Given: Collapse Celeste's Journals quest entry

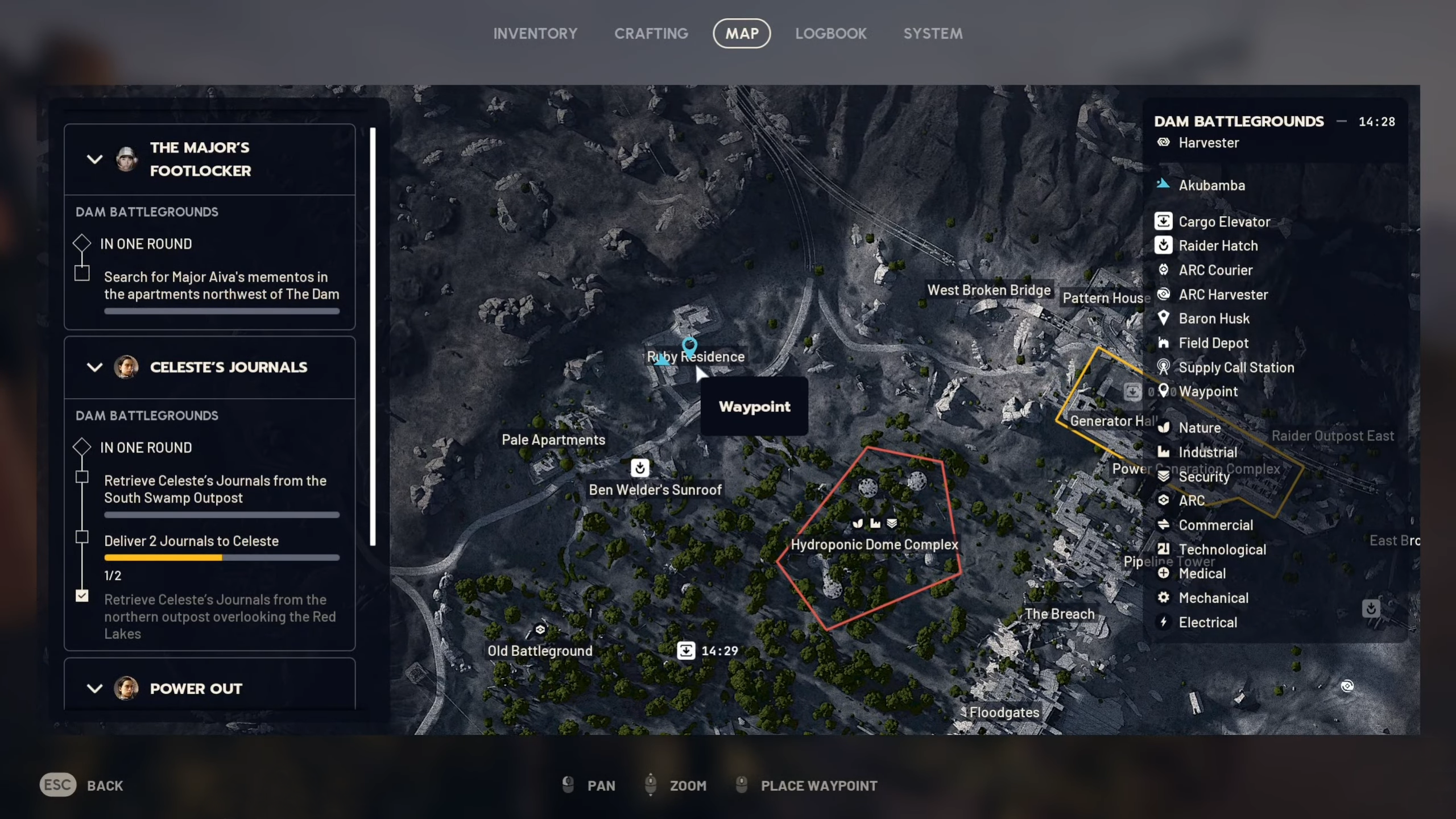Looking at the screenshot, I should (95, 367).
